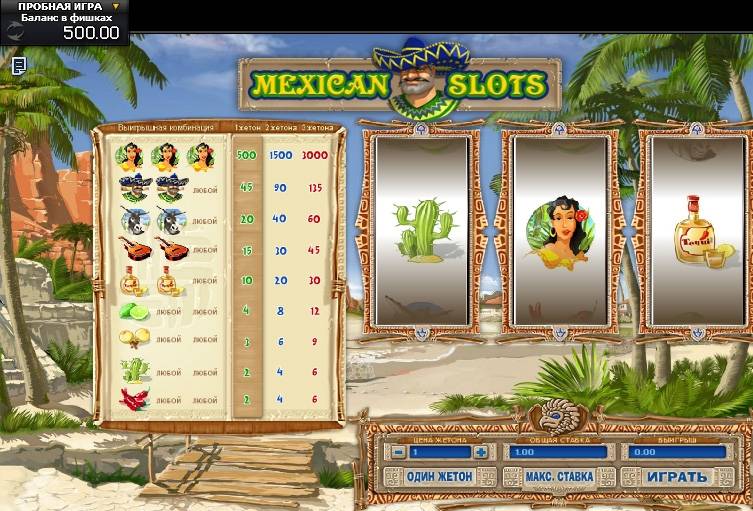The image size is (753, 511).
Task: Choose the МАКС. СТАВКА max bet button
Action: (x=560, y=476)
